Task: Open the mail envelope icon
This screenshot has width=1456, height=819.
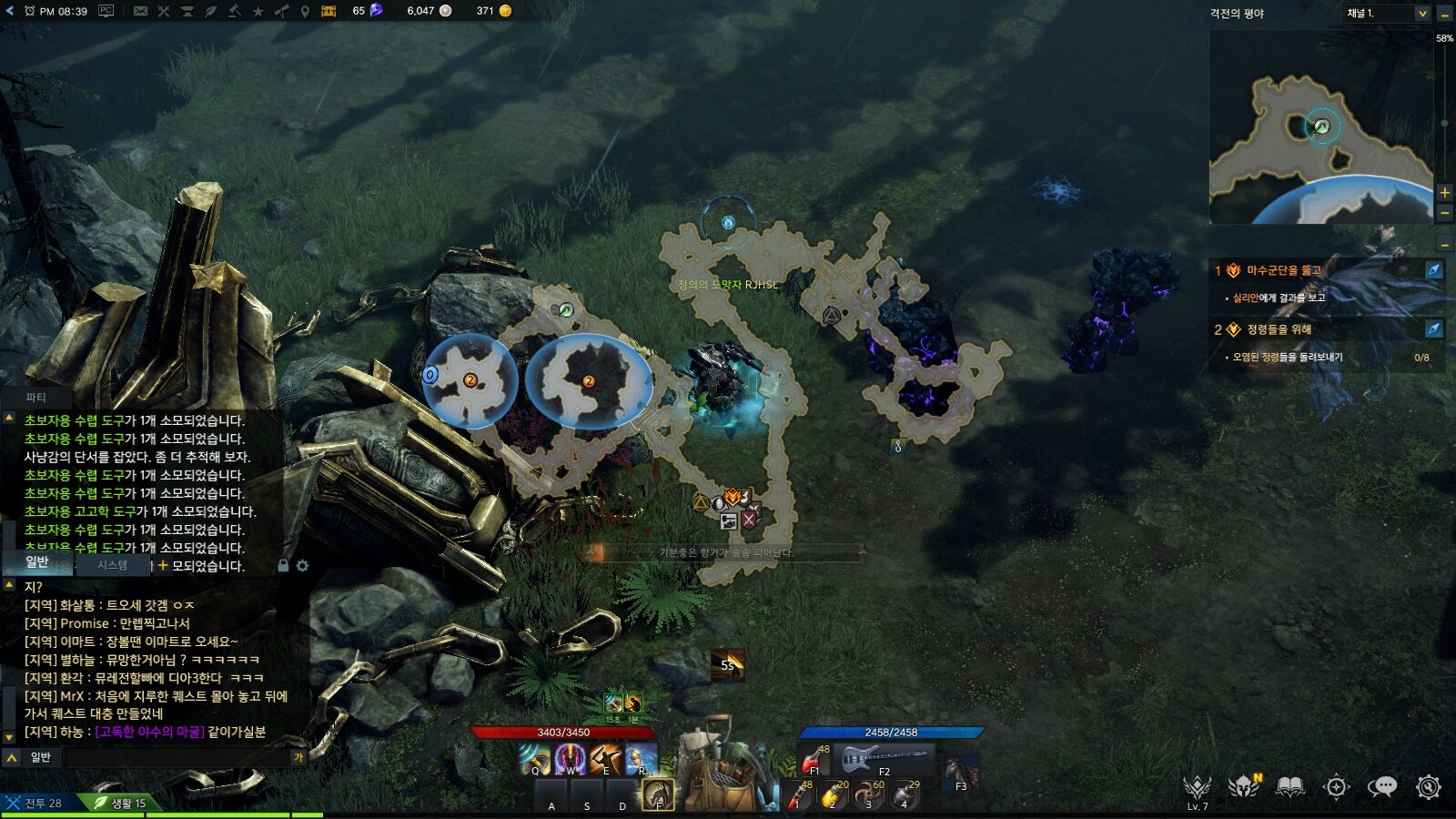Action: [140, 11]
